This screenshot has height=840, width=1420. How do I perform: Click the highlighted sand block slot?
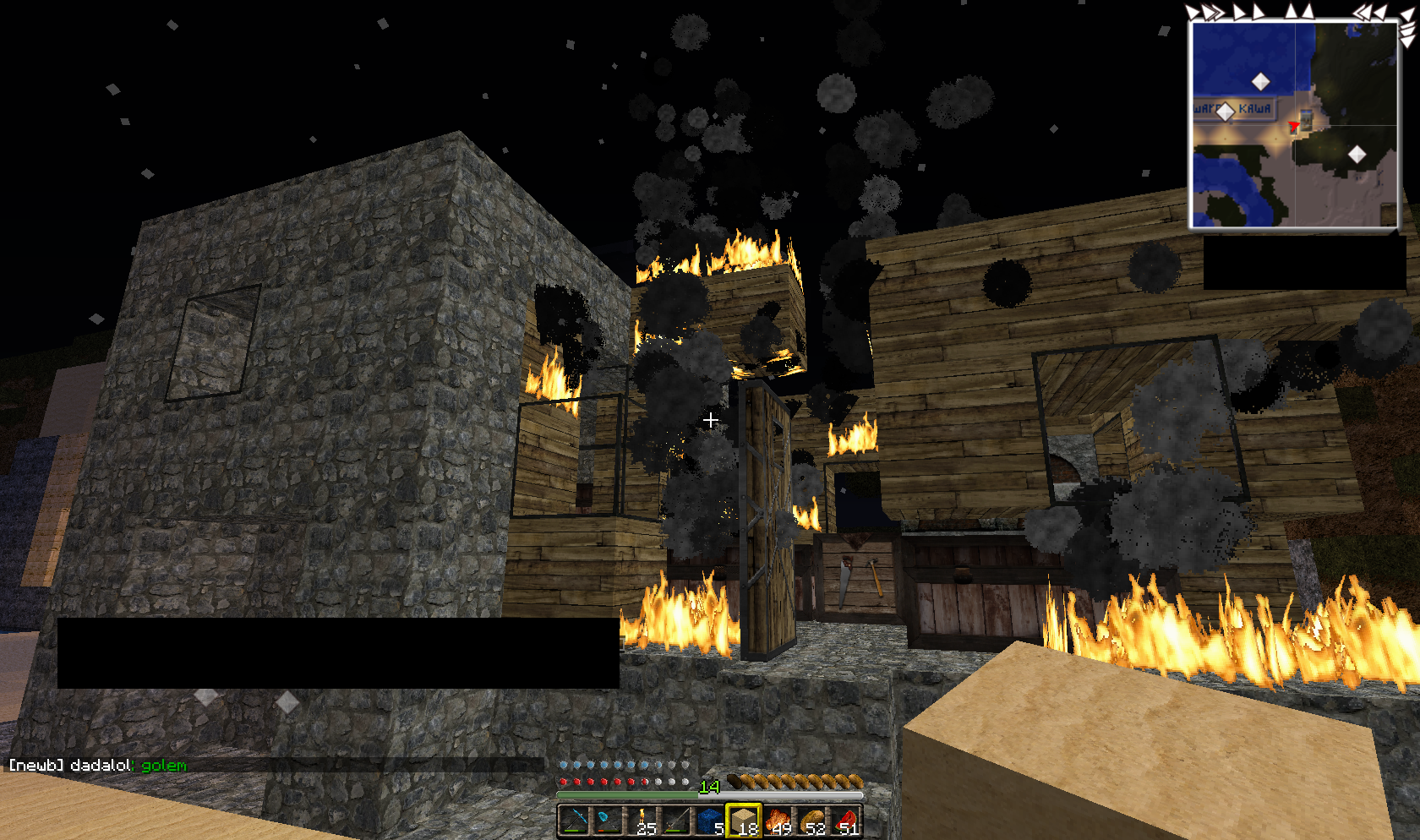pos(743,821)
